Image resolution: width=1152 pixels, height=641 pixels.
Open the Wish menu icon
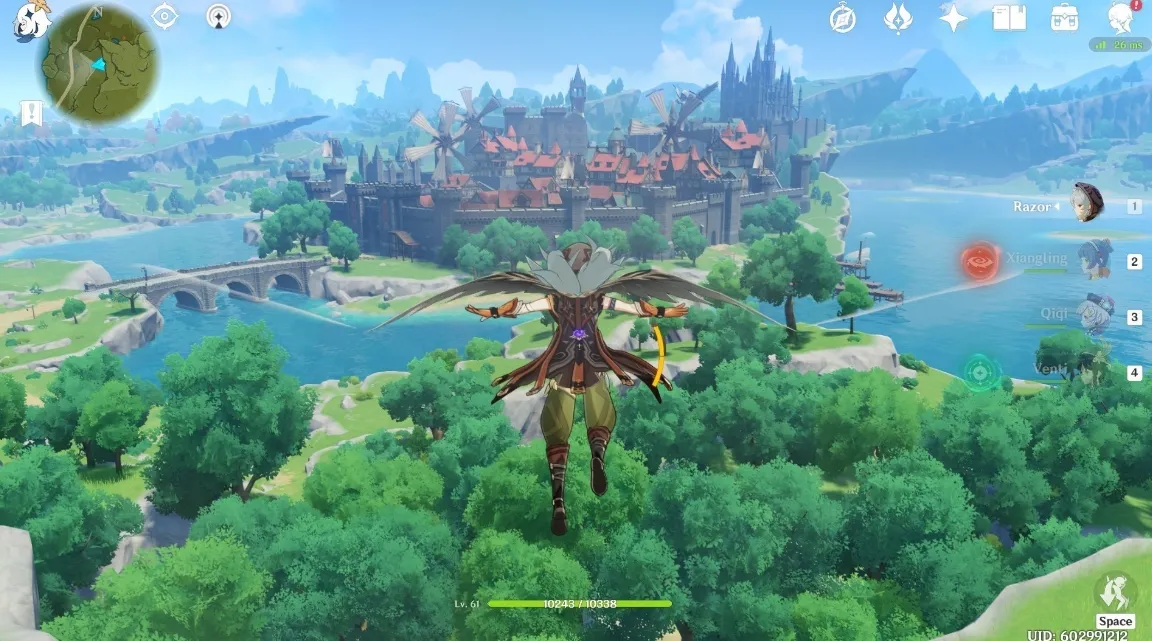(x=898, y=17)
